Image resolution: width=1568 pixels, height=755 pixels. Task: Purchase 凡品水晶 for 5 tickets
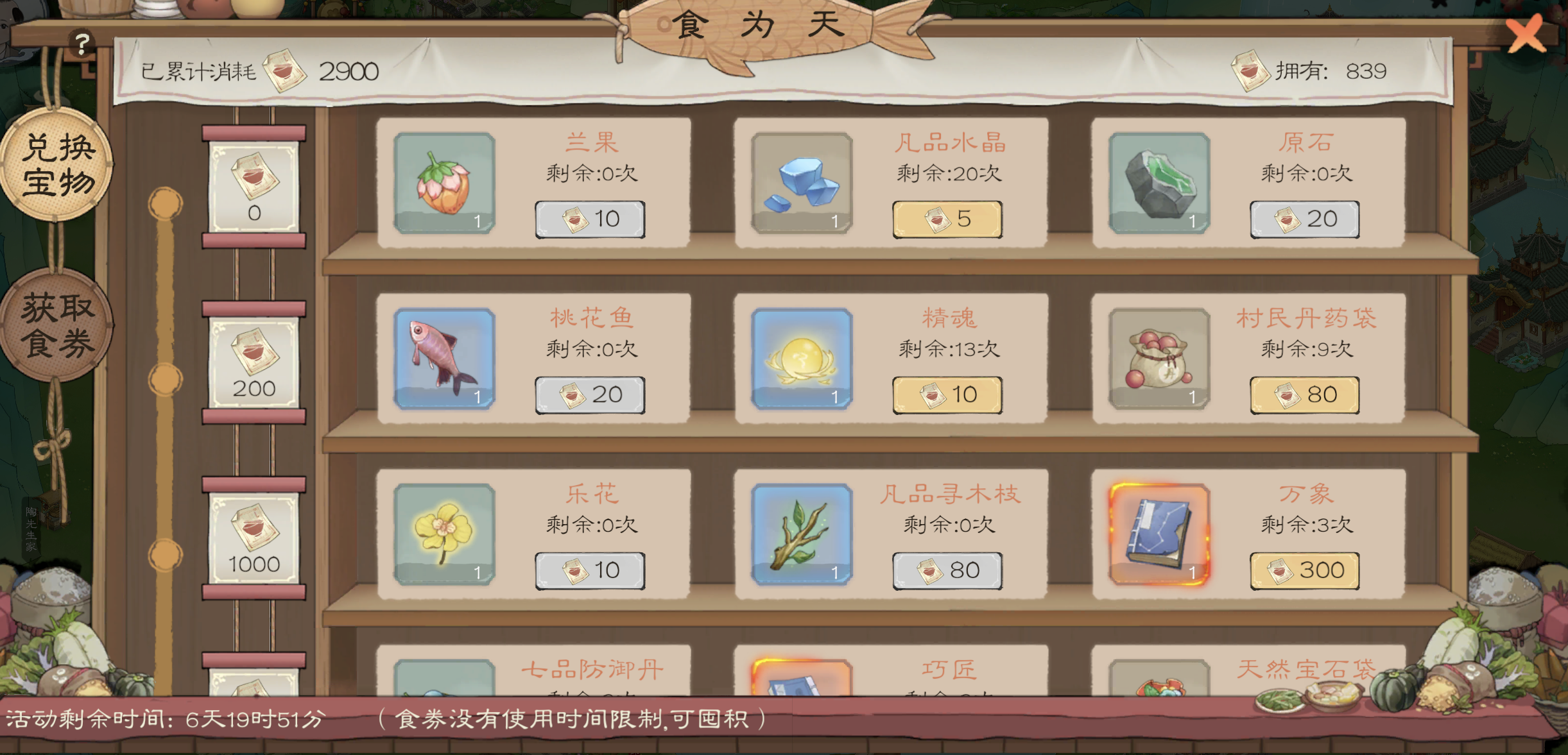coord(945,218)
